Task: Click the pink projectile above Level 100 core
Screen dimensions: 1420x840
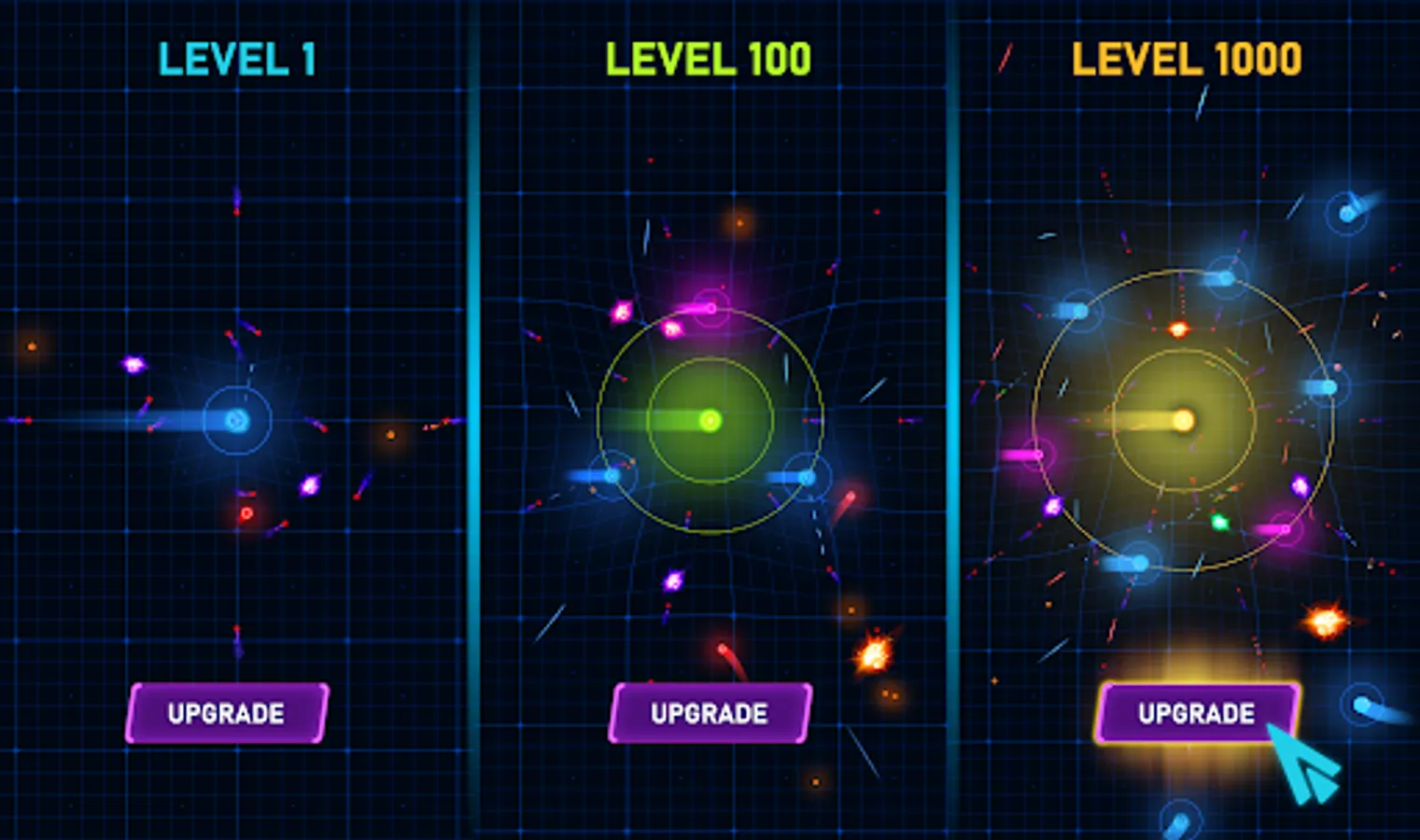Action: click(x=710, y=308)
